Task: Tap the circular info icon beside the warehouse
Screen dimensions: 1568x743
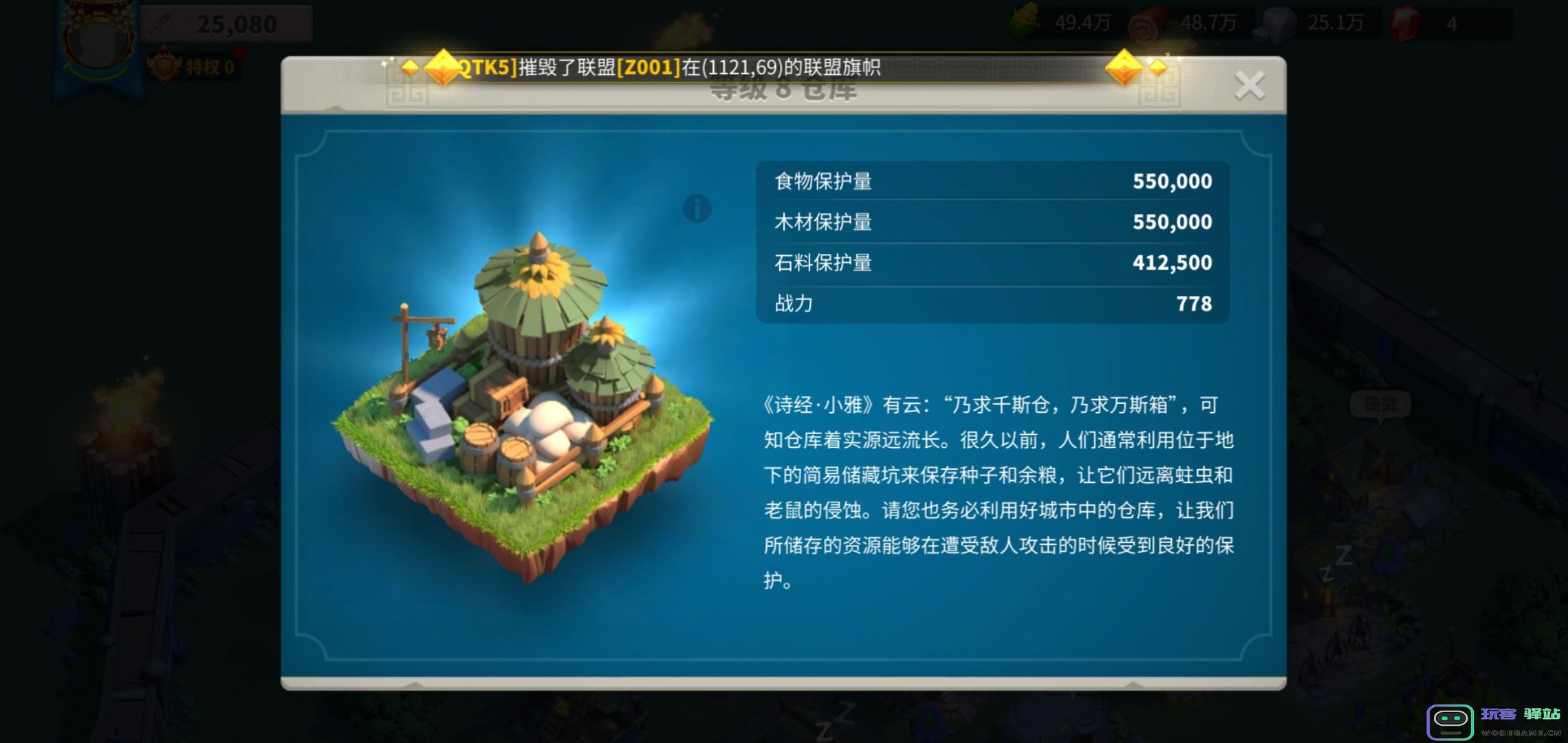Action: pyautogui.click(x=697, y=207)
